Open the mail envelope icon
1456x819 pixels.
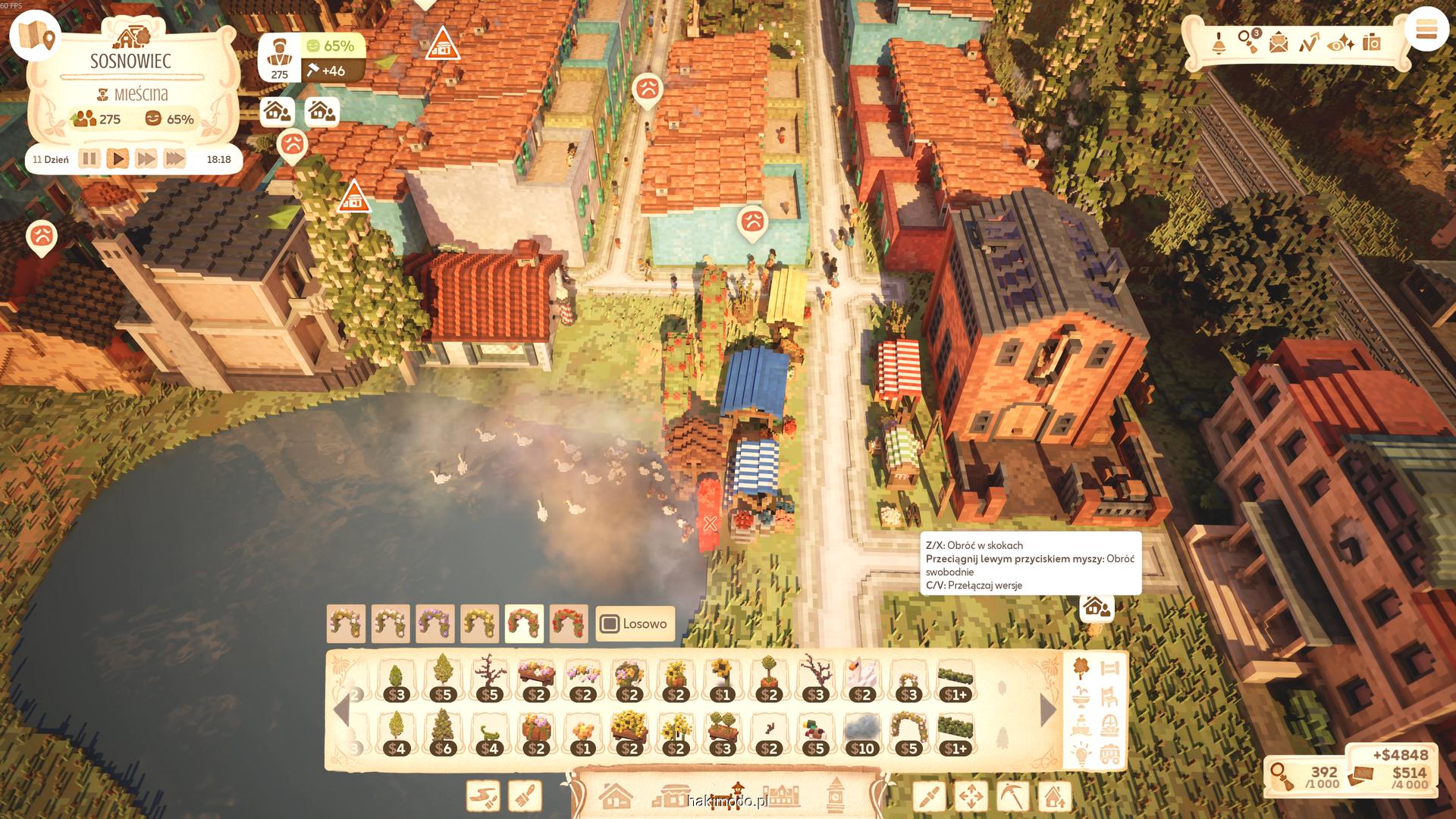[1279, 42]
